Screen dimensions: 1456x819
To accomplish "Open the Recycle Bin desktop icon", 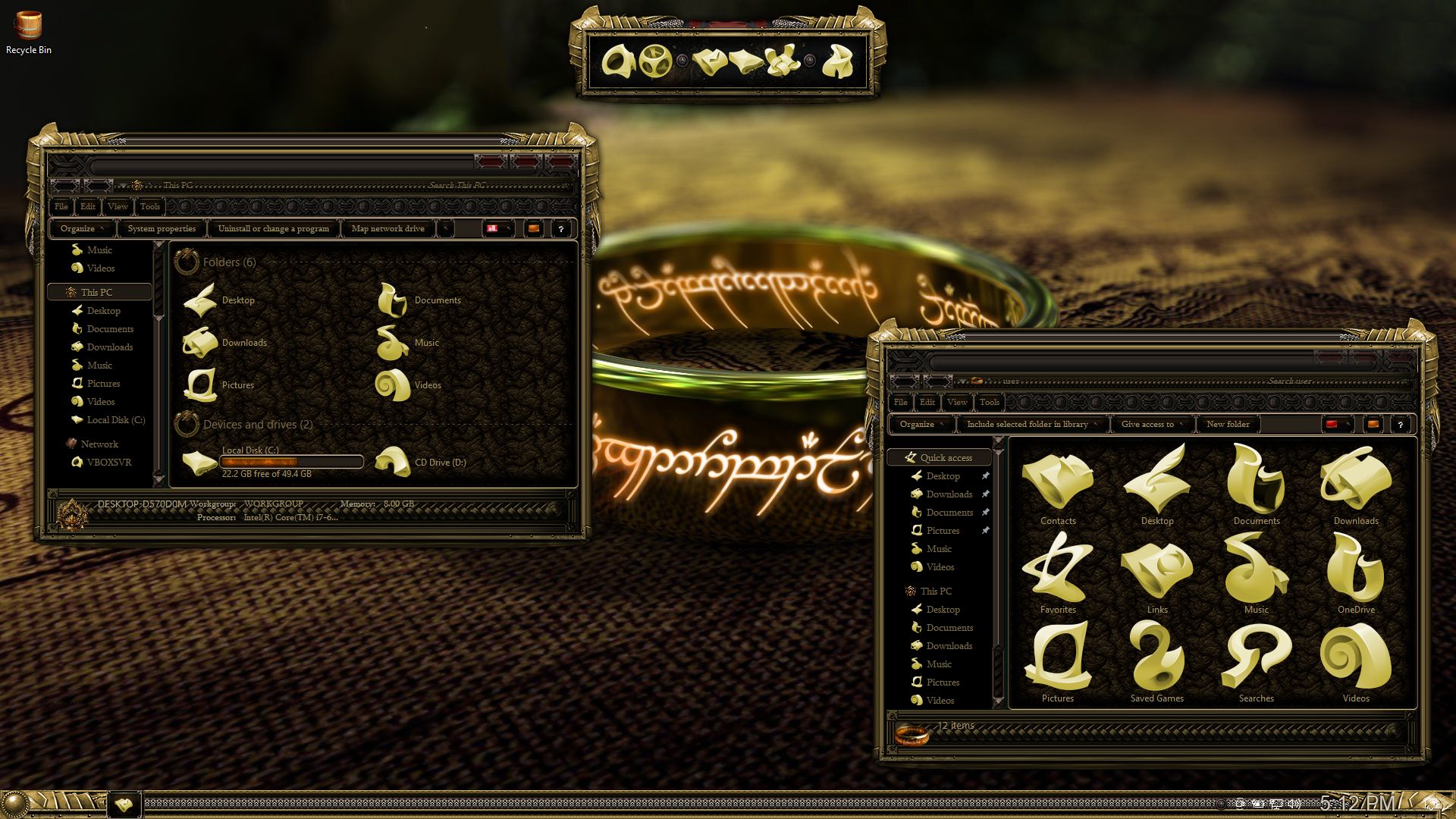I will point(29,32).
